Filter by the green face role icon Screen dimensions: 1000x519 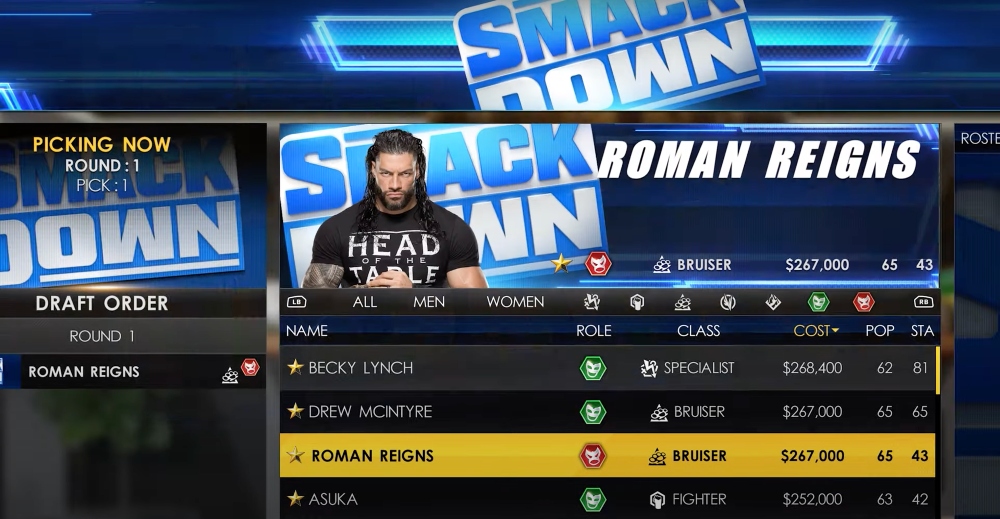818,301
